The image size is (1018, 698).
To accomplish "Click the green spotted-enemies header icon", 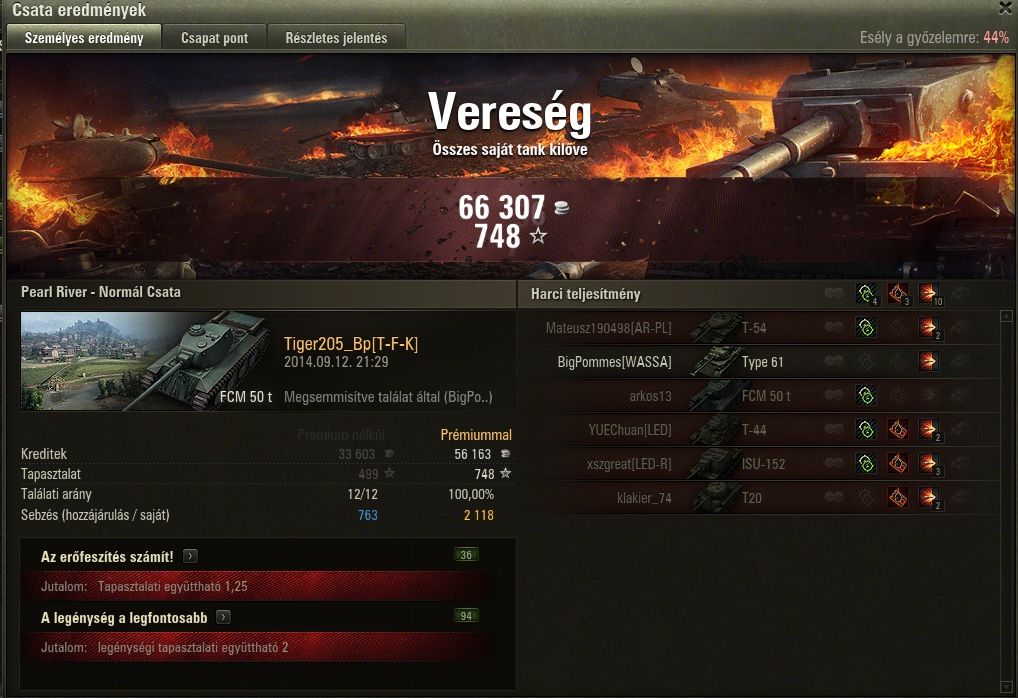I will (x=866, y=294).
